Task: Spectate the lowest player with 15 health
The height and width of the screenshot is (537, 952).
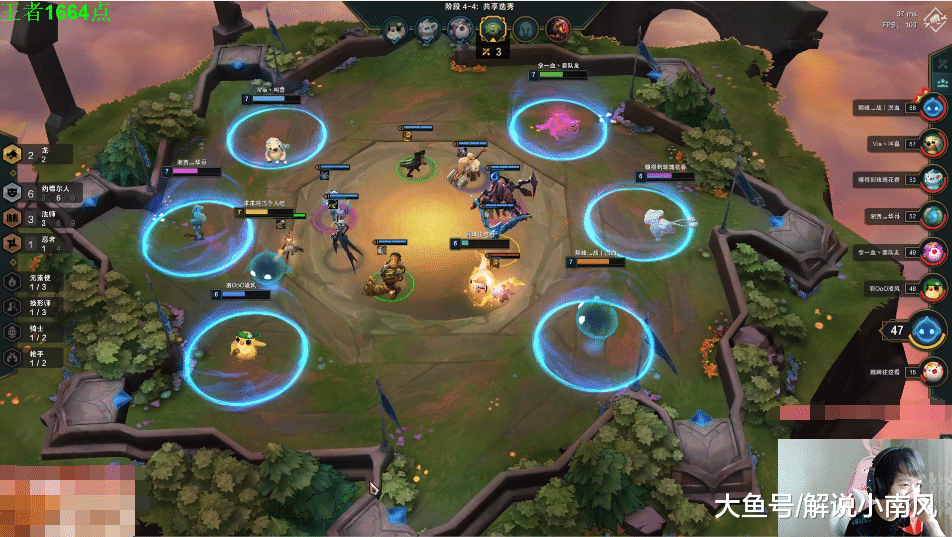Action: (933, 372)
